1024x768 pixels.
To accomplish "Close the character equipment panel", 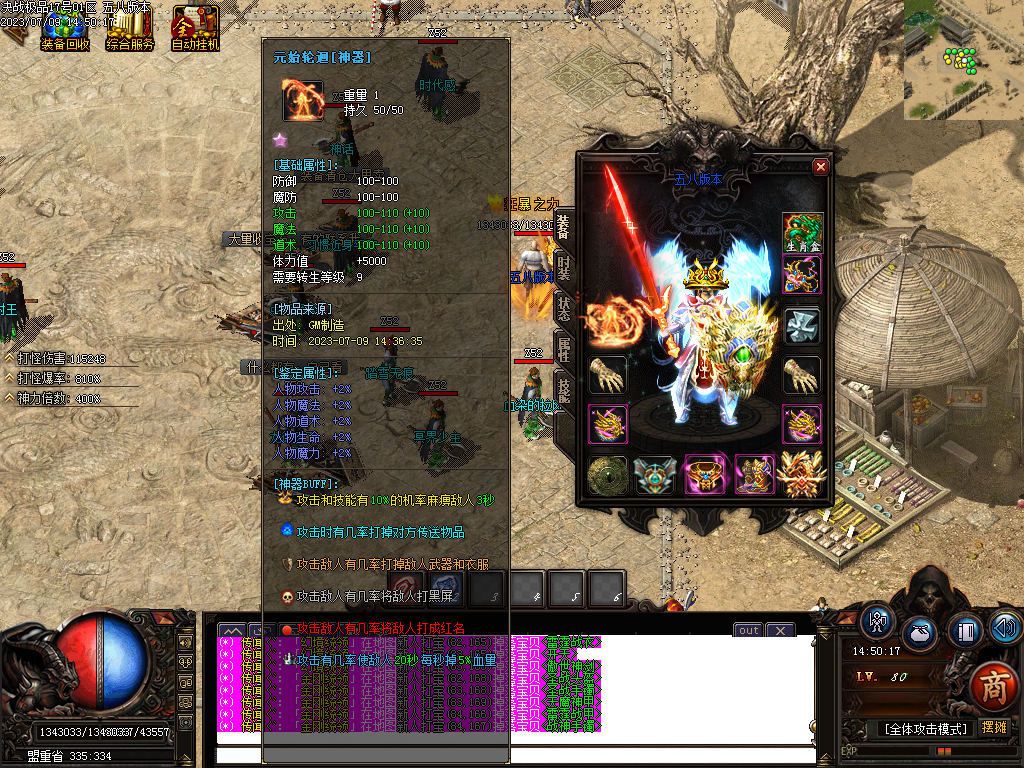I will tap(821, 167).
